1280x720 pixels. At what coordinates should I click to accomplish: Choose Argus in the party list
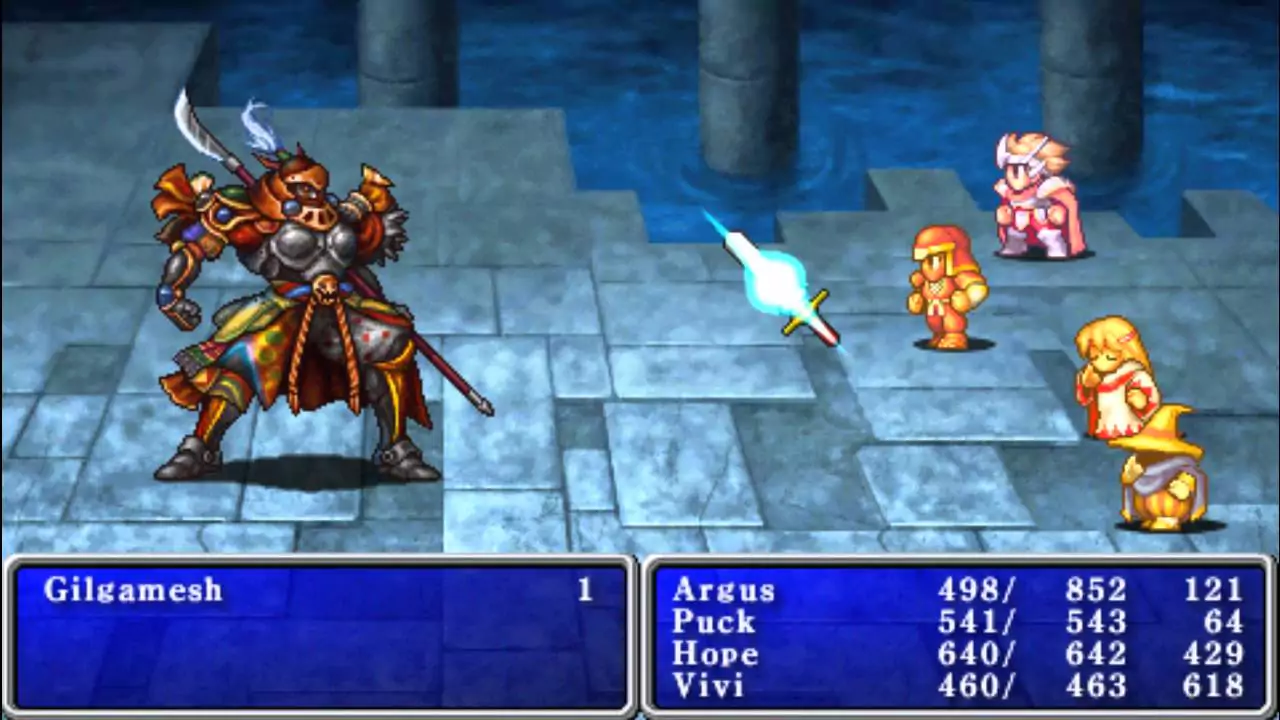[x=723, y=590]
